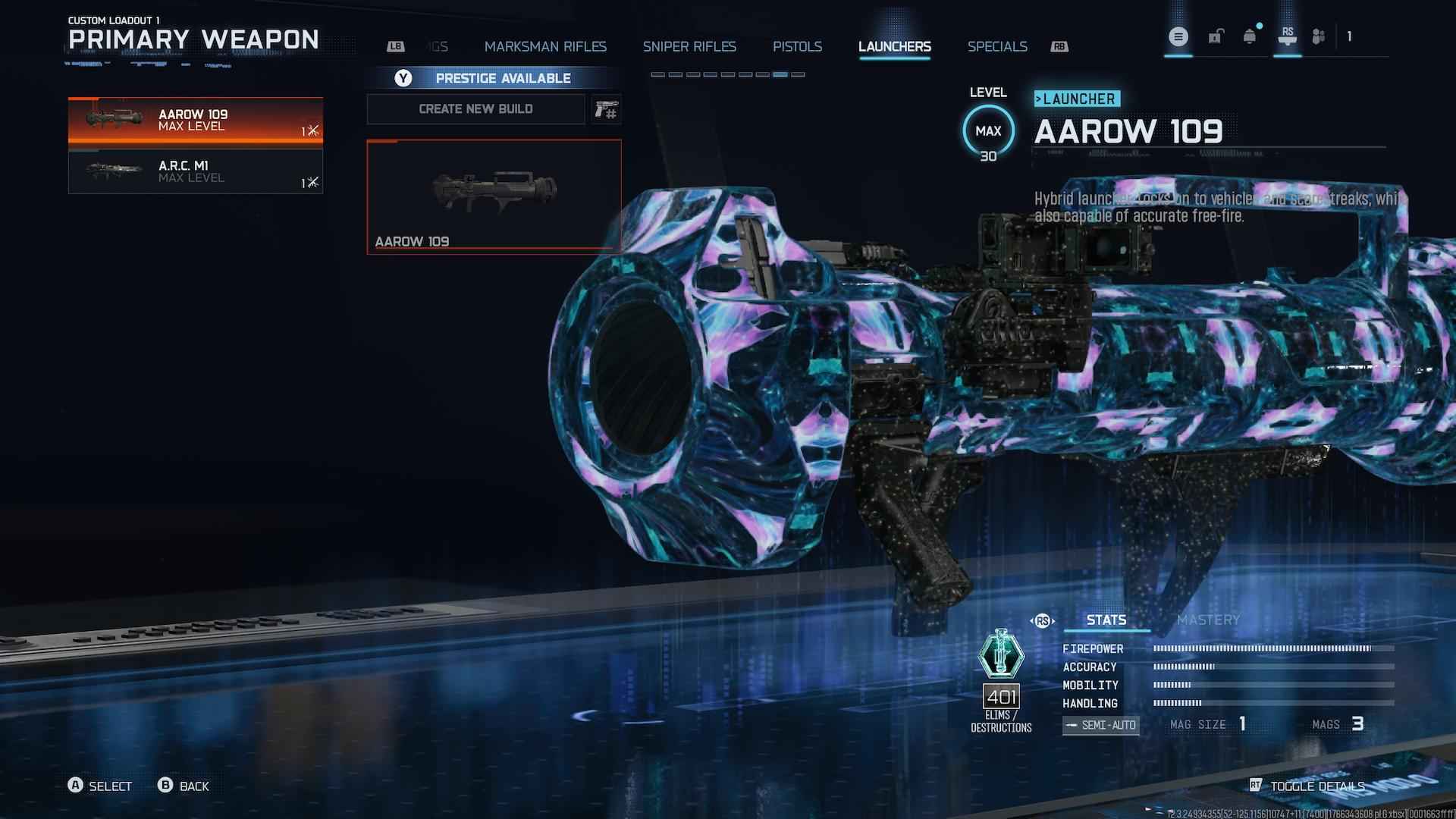Open the hamburger menu icon
Viewport: 1456px width, 819px height.
[x=1178, y=36]
